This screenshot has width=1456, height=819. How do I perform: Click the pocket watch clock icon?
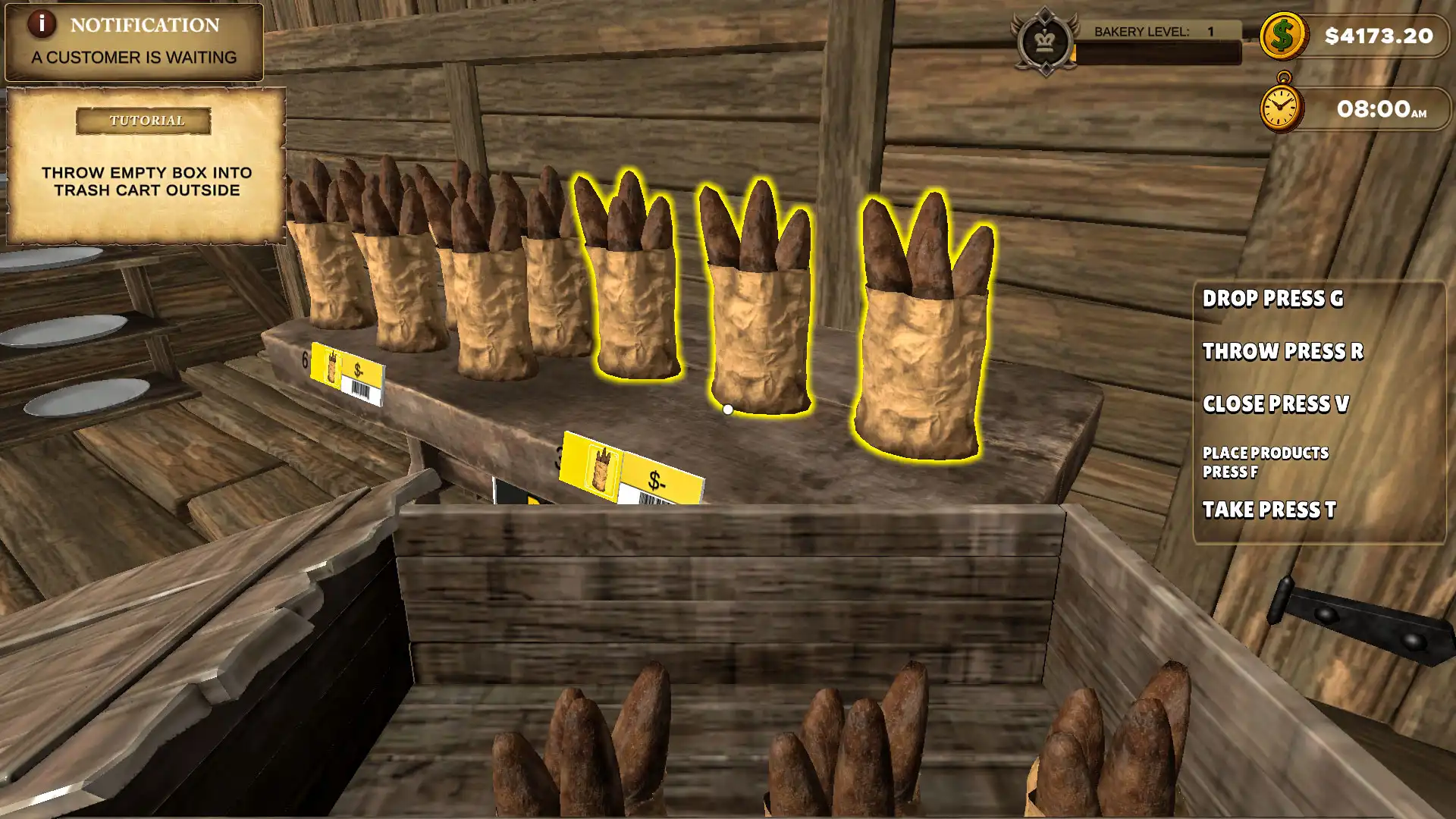(x=1281, y=107)
